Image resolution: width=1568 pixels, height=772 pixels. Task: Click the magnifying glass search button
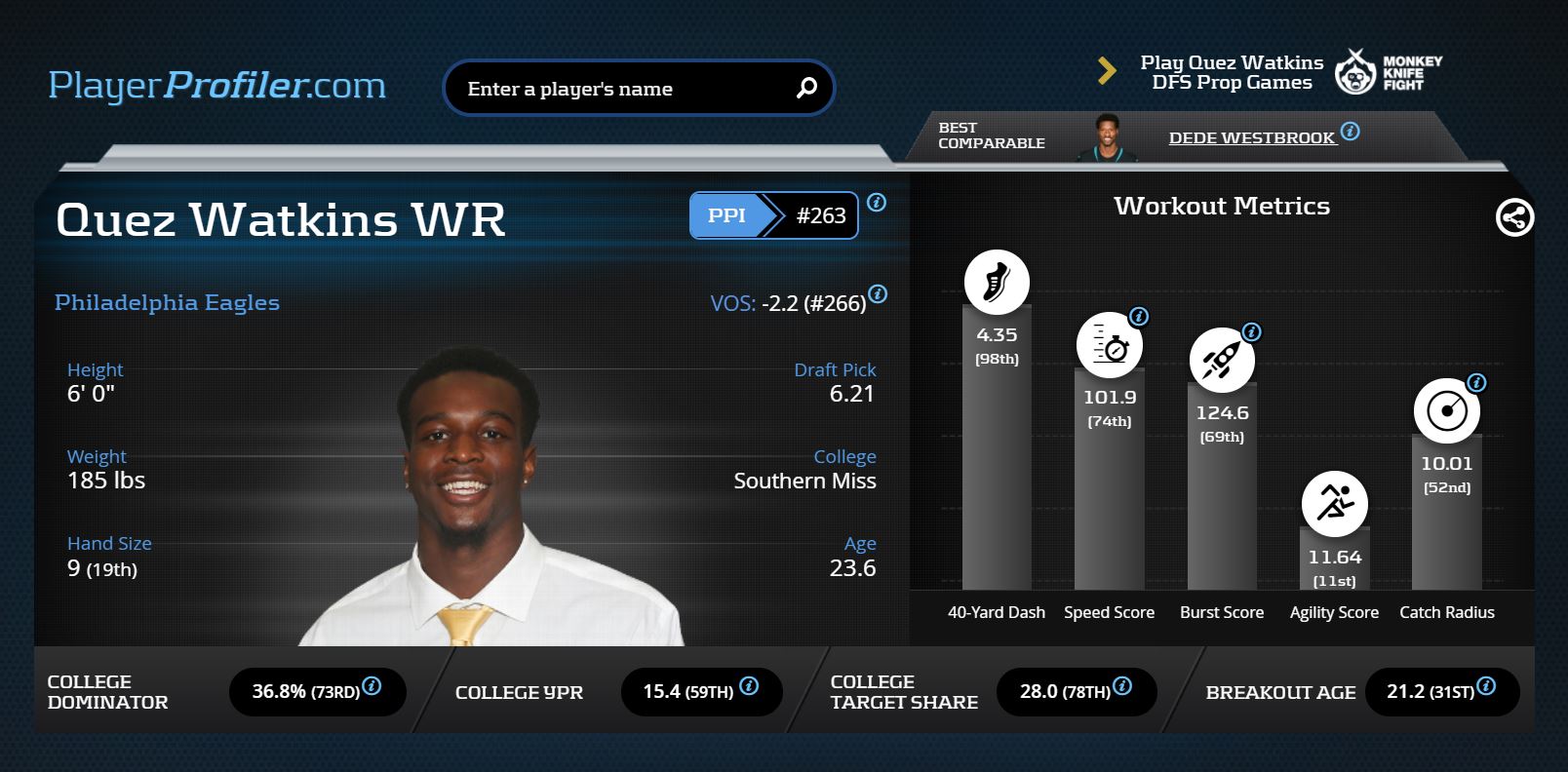click(806, 89)
